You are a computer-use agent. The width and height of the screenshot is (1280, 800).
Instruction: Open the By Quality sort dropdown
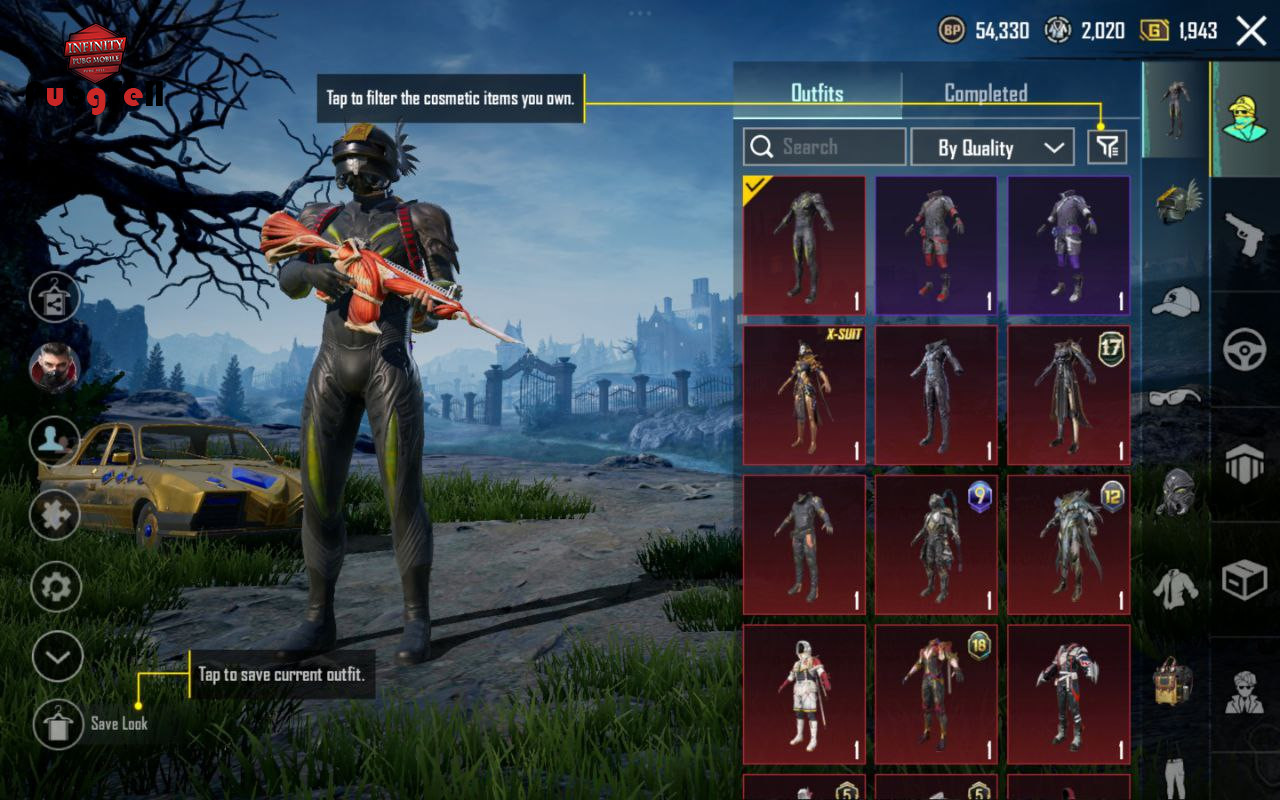pos(992,148)
